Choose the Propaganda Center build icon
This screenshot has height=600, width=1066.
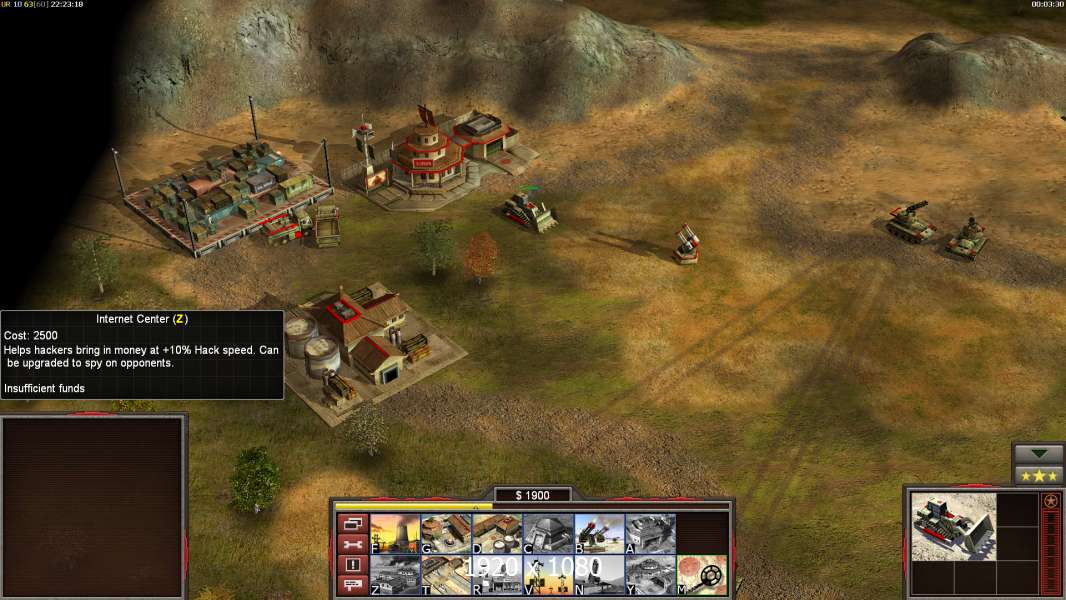tap(497, 574)
